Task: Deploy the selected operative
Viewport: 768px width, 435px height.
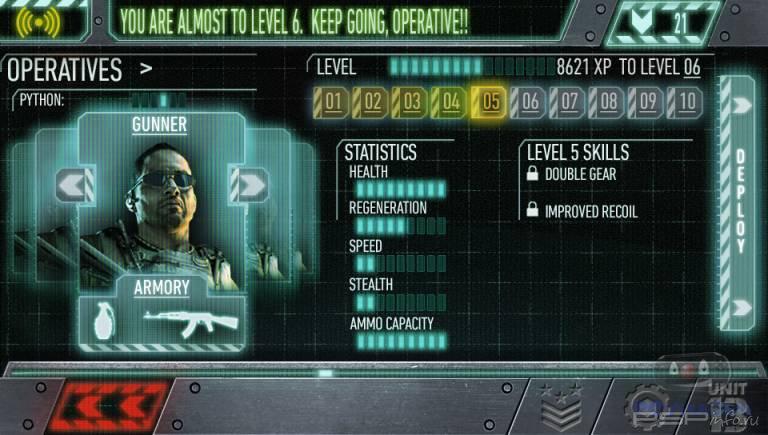Action: 741,202
